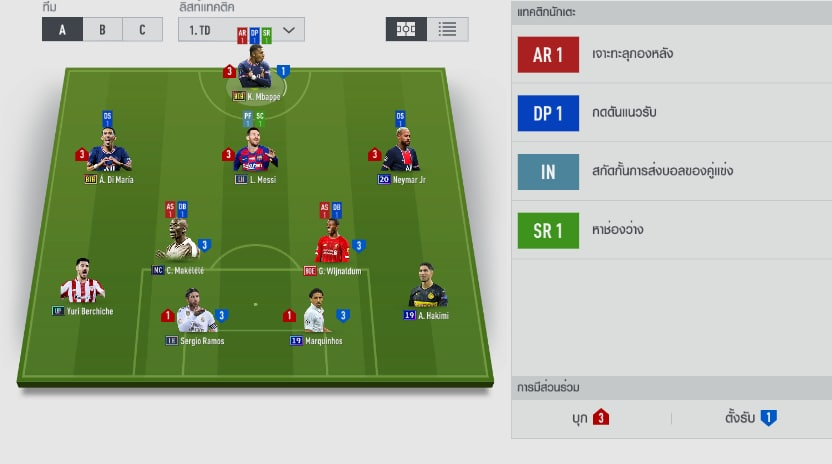The width and height of the screenshot is (832, 464).
Task: Choose A. Hakimi at right back
Action: click(x=427, y=290)
